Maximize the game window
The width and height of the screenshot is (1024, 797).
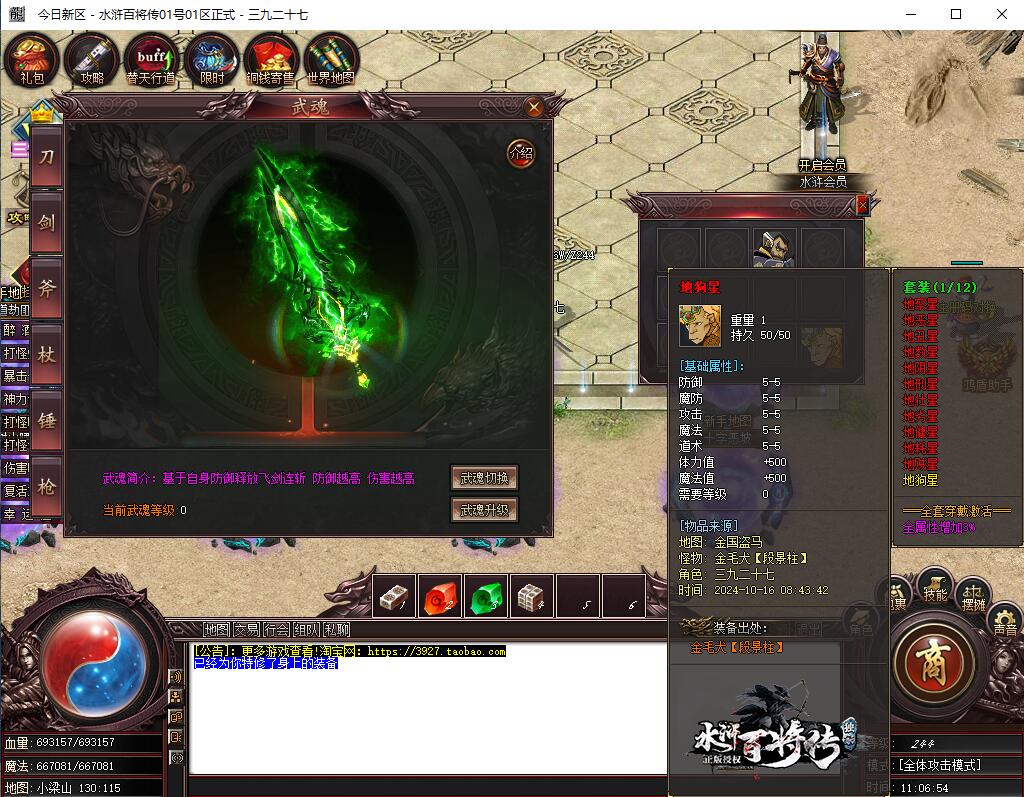click(955, 14)
